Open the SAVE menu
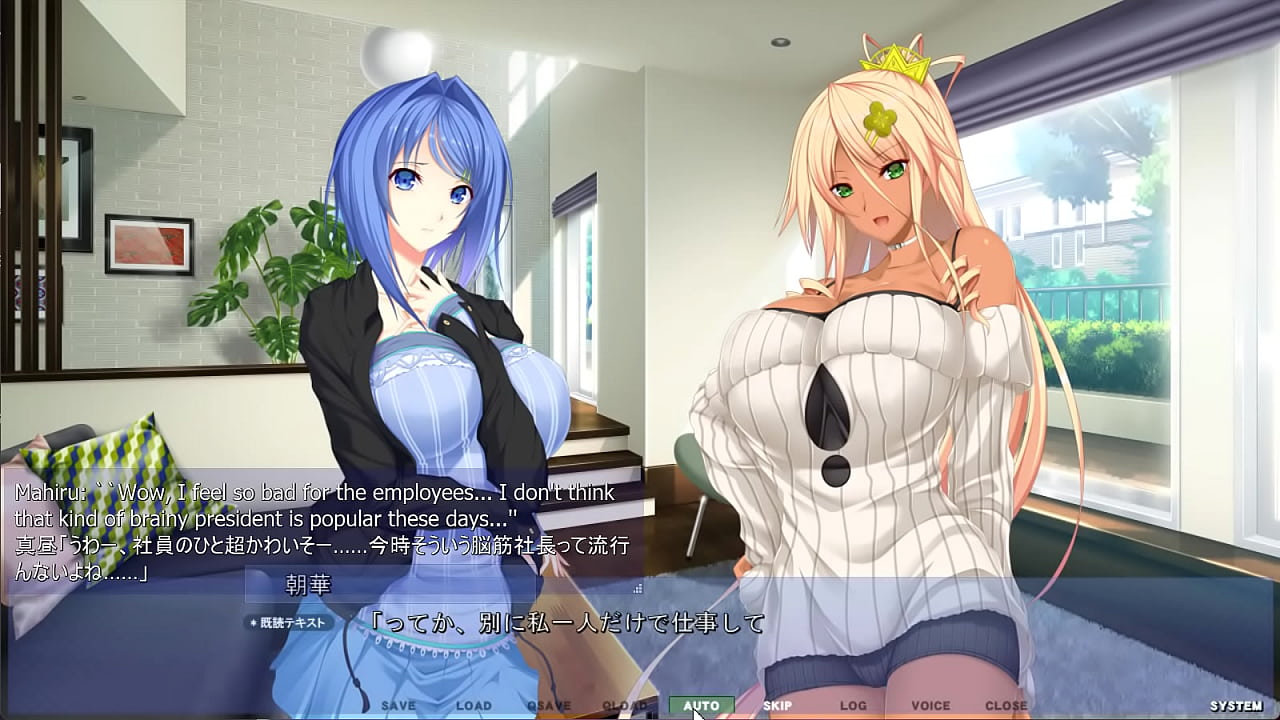 [x=398, y=705]
